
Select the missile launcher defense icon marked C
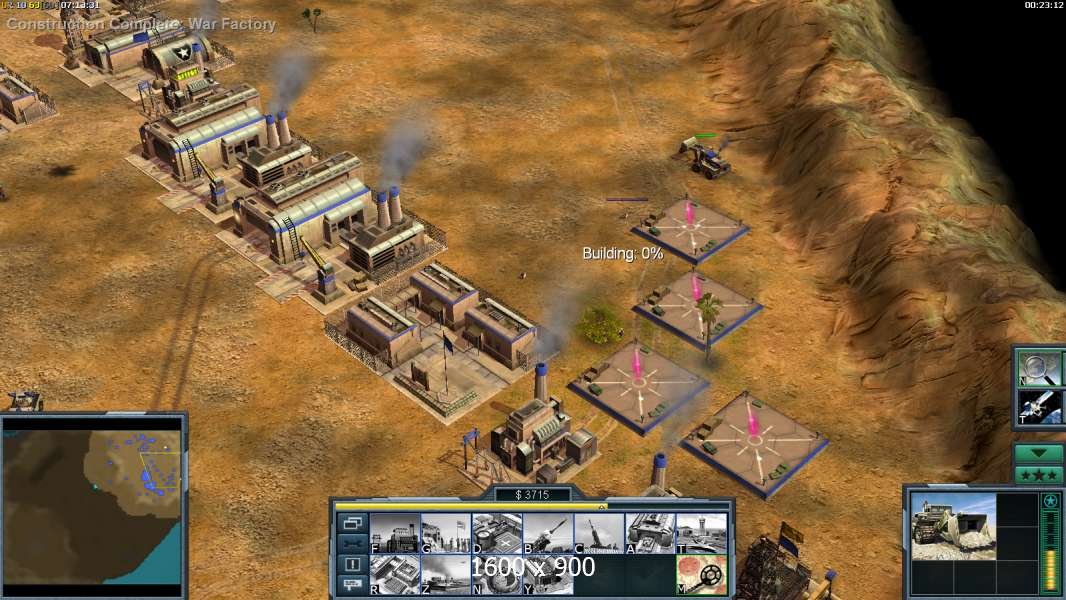[599, 533]
